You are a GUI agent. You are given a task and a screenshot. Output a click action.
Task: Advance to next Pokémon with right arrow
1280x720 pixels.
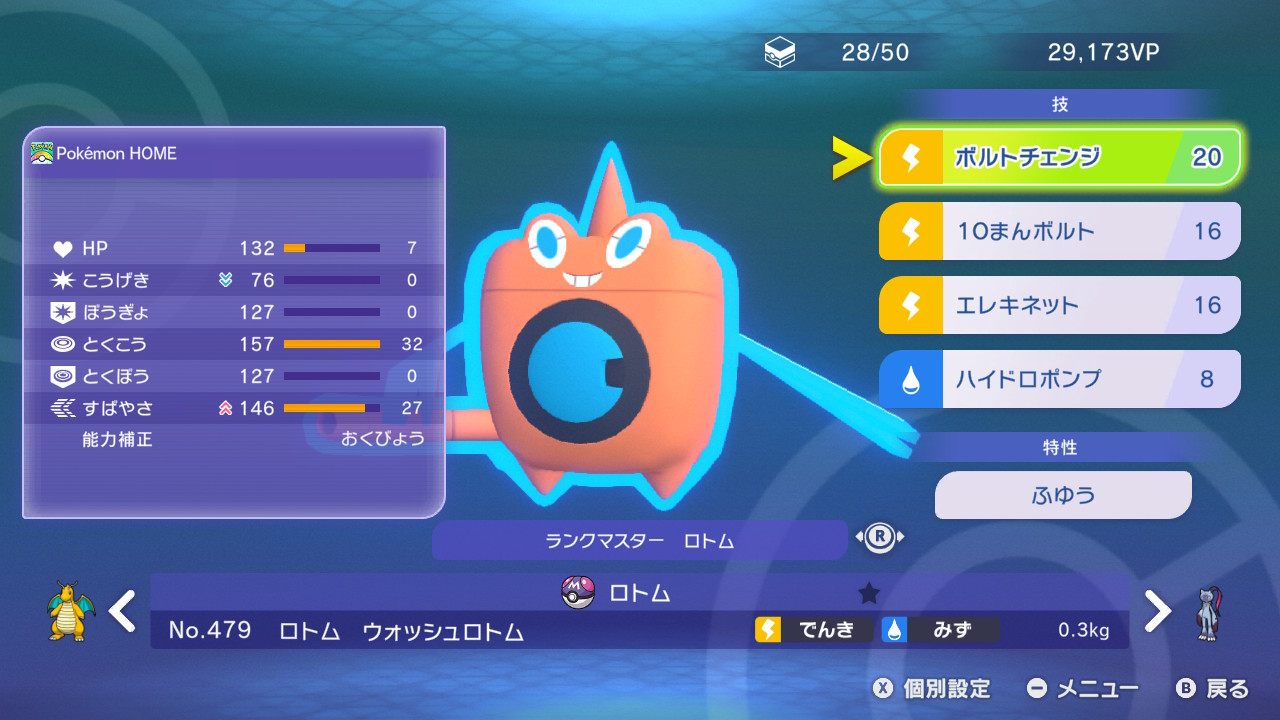pos(1157,610)
